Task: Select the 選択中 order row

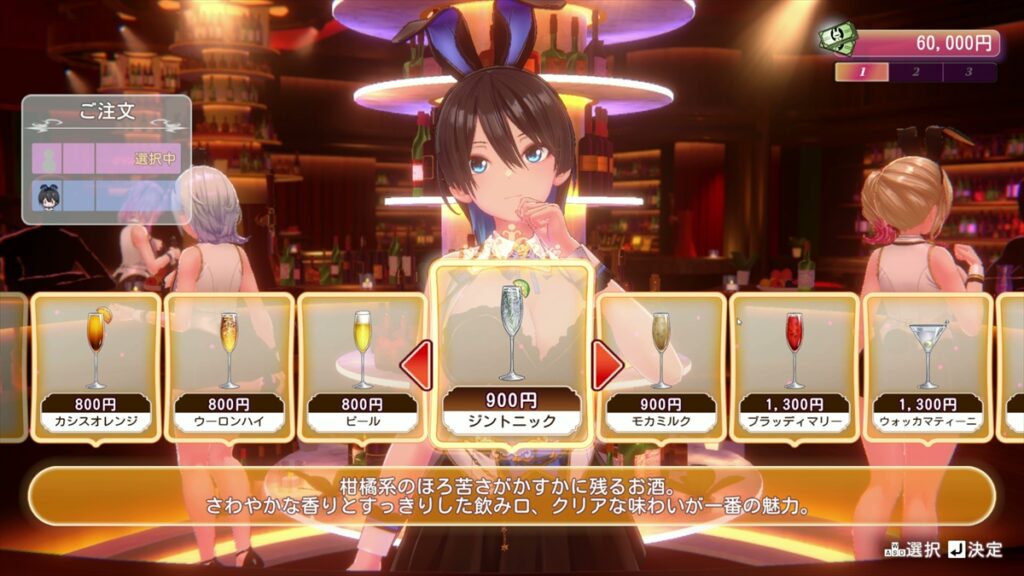Action: (106, 159)
